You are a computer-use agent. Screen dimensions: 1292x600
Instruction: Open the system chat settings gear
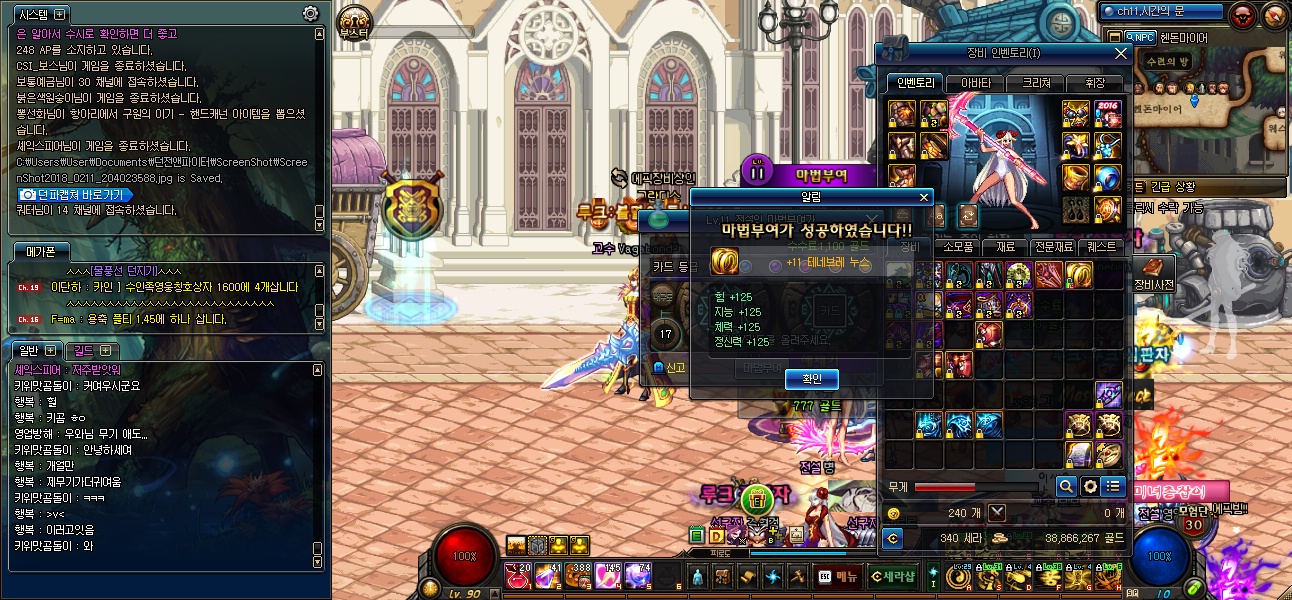point(311,14)
